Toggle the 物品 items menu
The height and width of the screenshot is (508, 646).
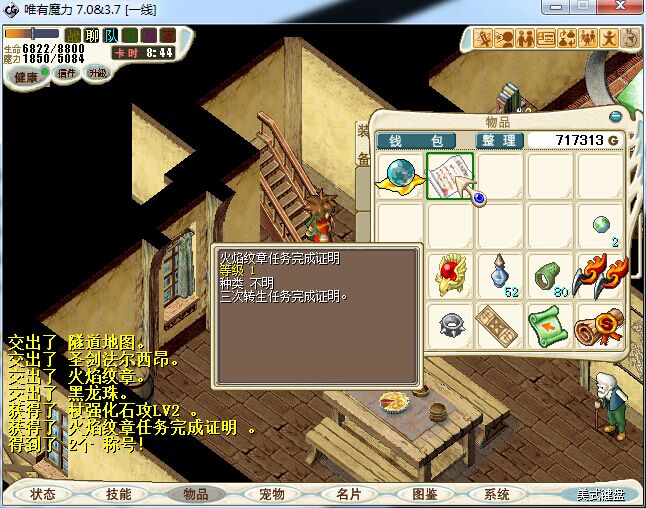point(195,494)
